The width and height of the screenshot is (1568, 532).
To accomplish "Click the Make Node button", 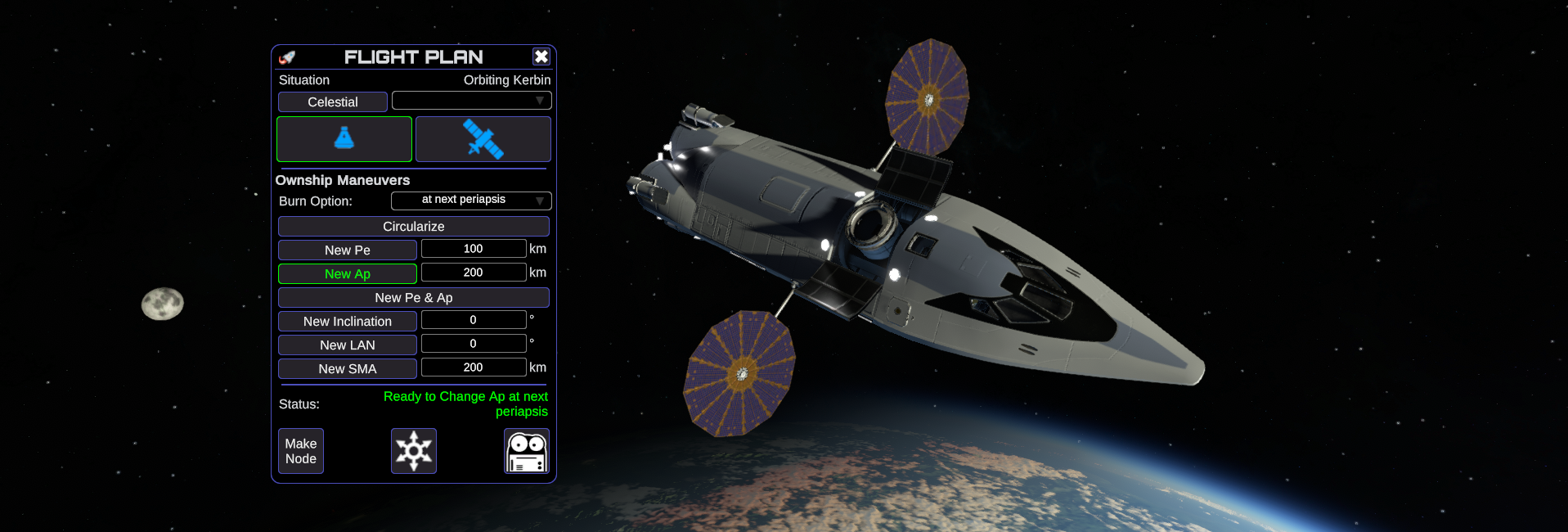I will click(x=301, y=451).
